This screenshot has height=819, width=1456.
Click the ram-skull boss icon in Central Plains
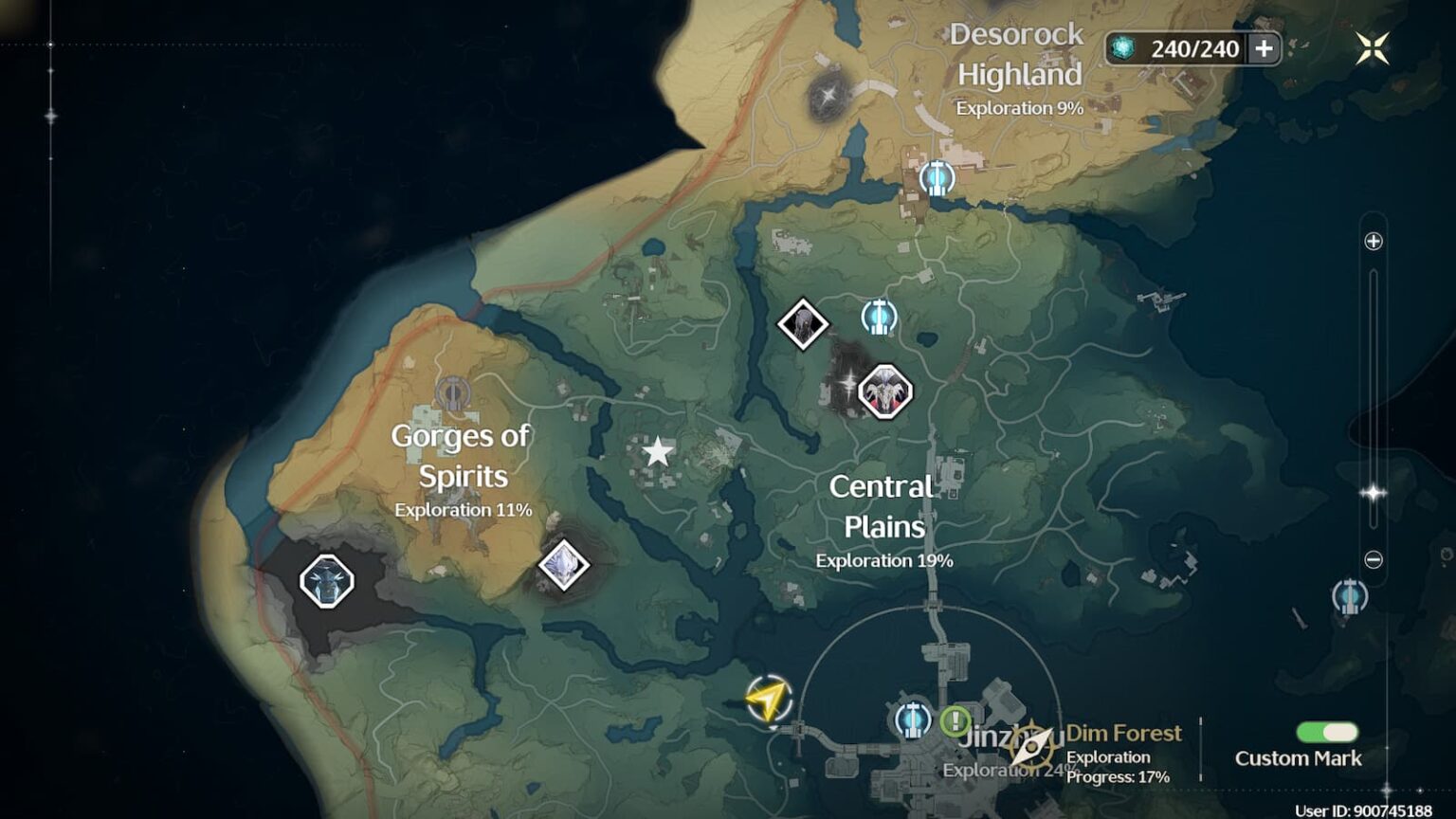pyautogui.click(x=885, y=391)
